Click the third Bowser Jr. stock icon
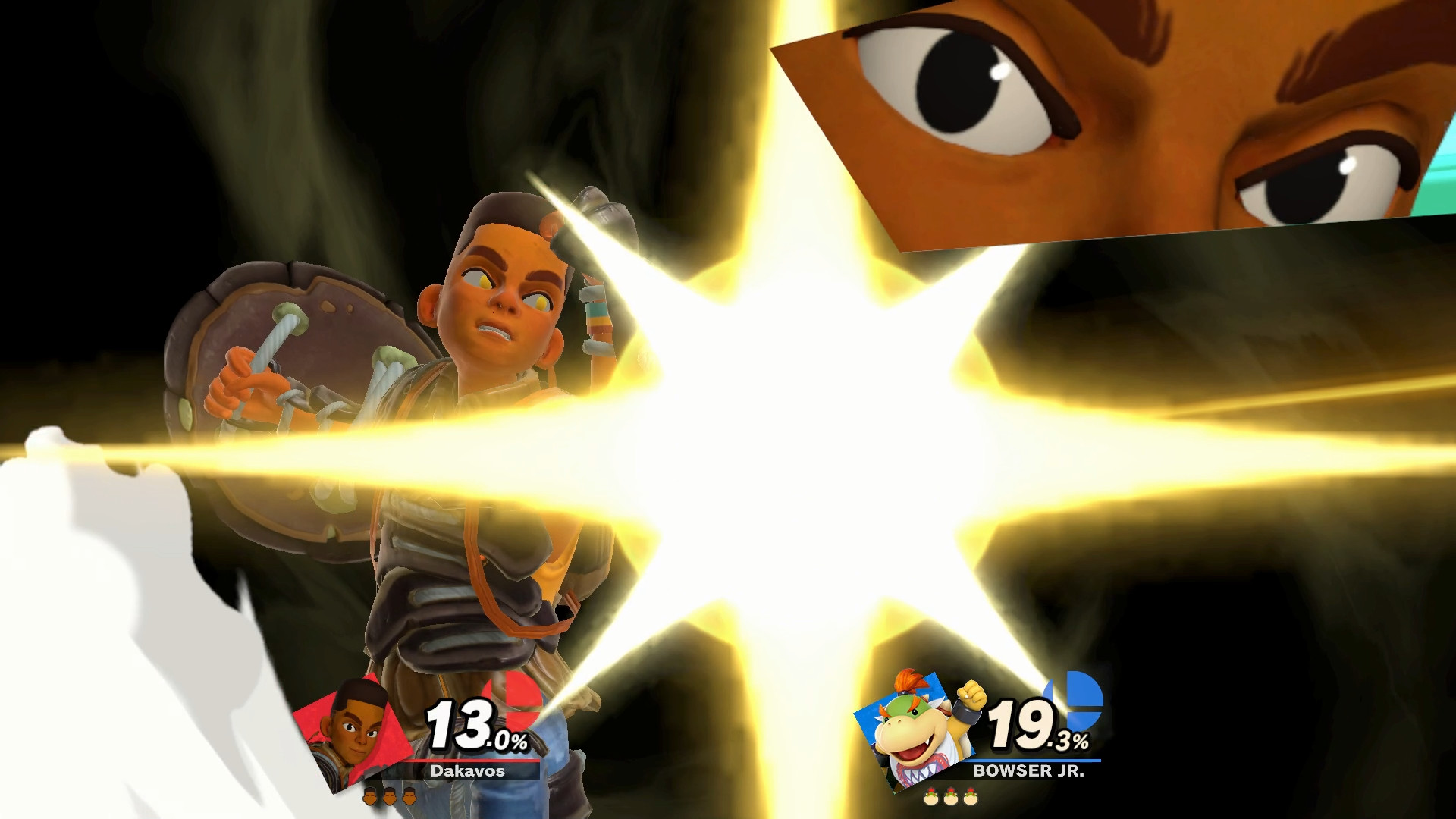 point(970,796)
